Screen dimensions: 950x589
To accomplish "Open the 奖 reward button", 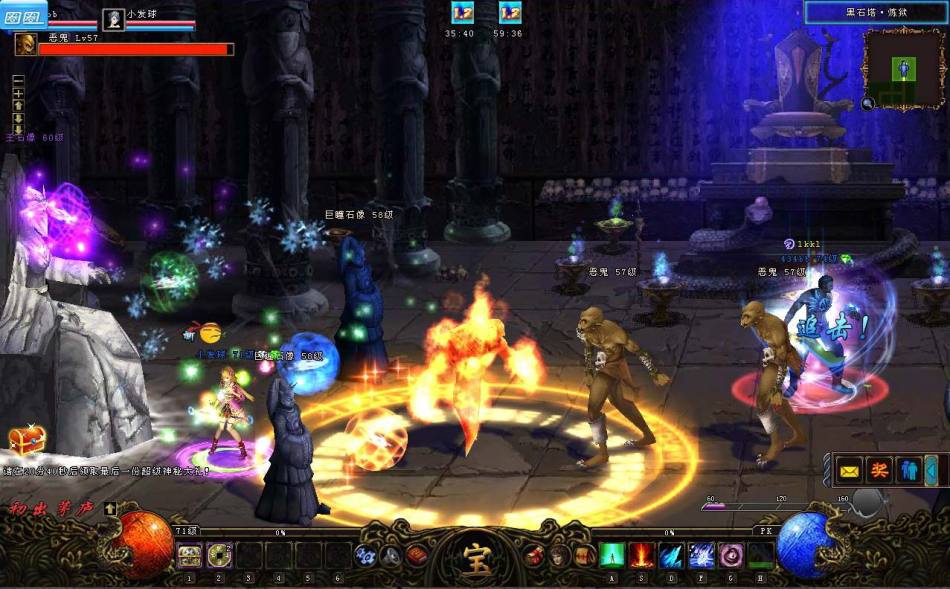I will point(879,469).
